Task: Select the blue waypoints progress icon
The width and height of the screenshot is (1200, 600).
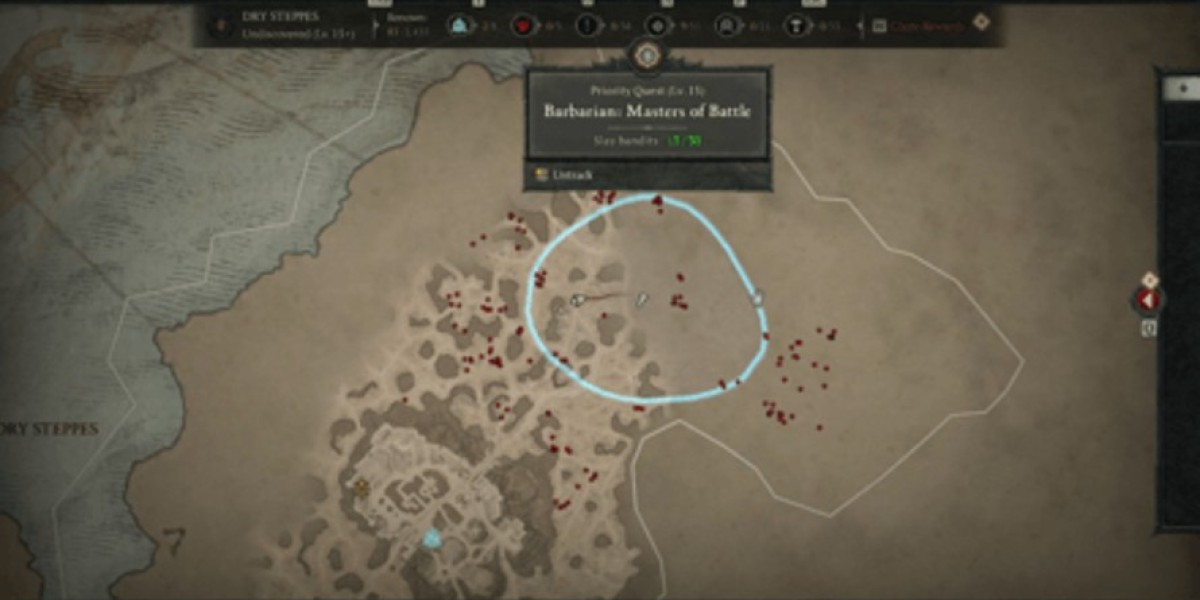Action: pos(462,25)
